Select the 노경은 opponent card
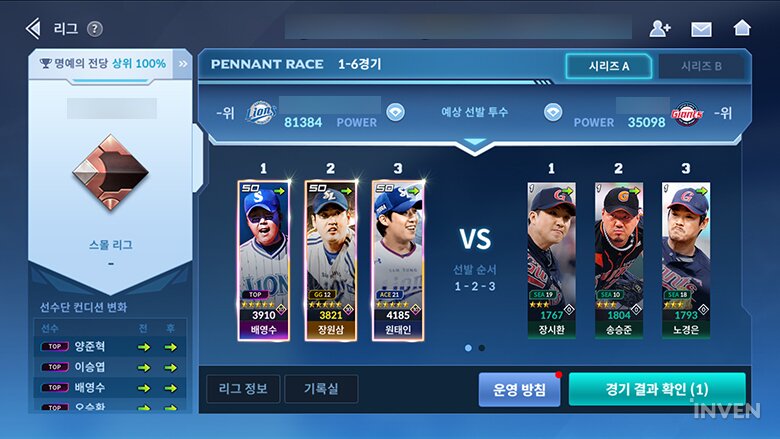Image resolution: width=780 pixels, height=439 pixels. 685,261
